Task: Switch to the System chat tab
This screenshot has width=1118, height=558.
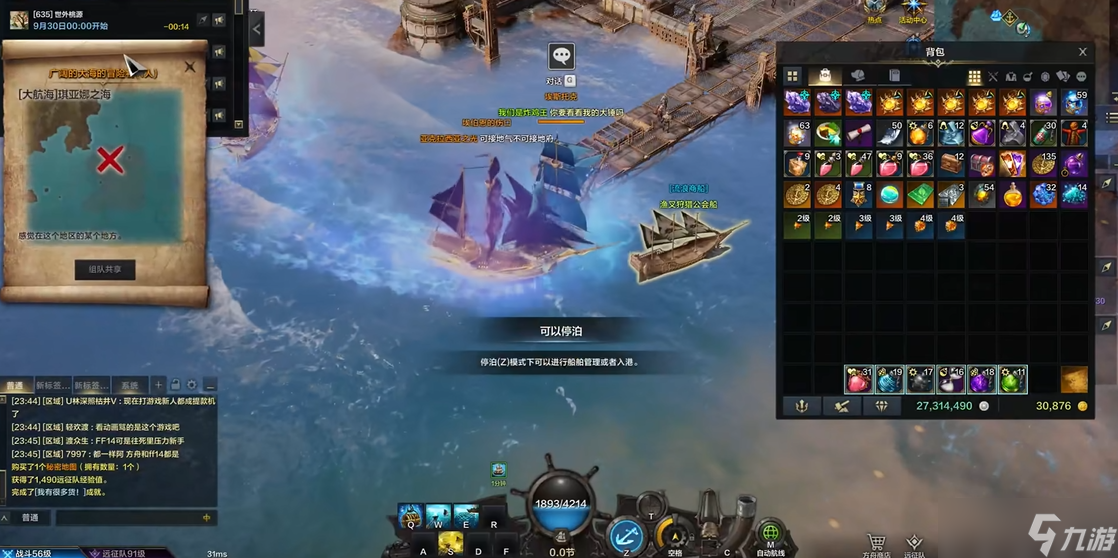Action: [130, 385]
